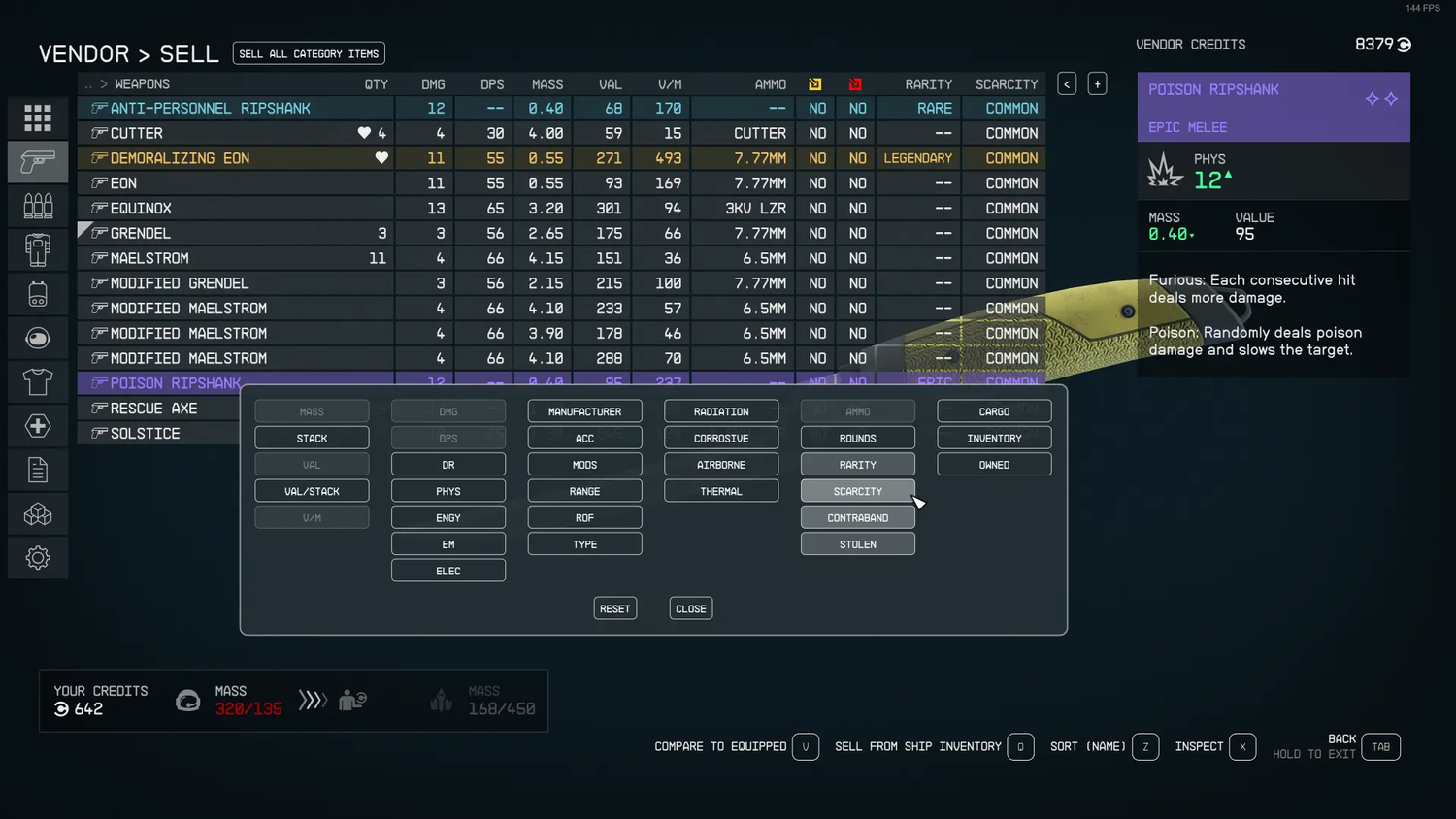Open the weapons category pistol icon

coord(38,162)
